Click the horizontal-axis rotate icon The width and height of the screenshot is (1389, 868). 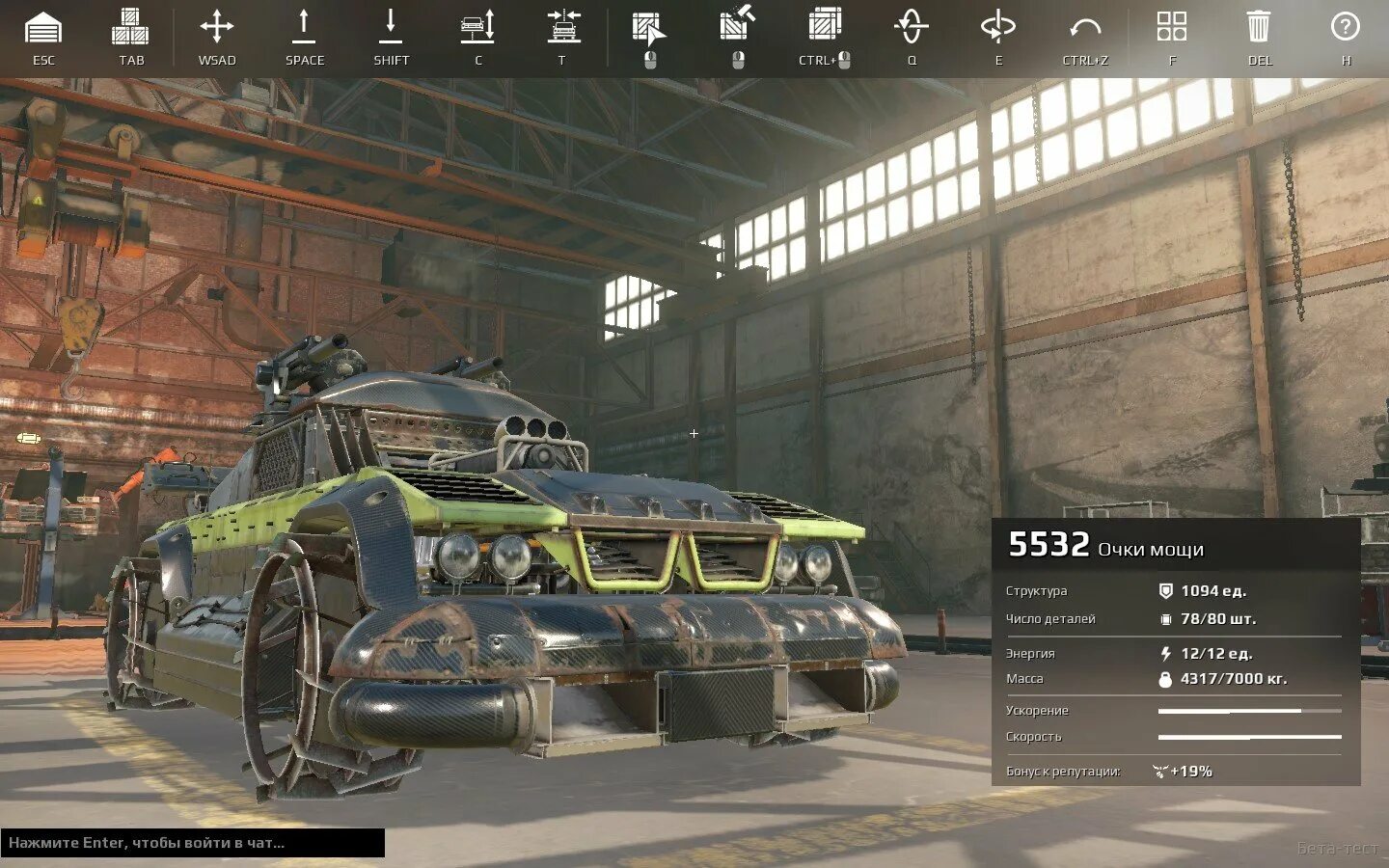997,27
